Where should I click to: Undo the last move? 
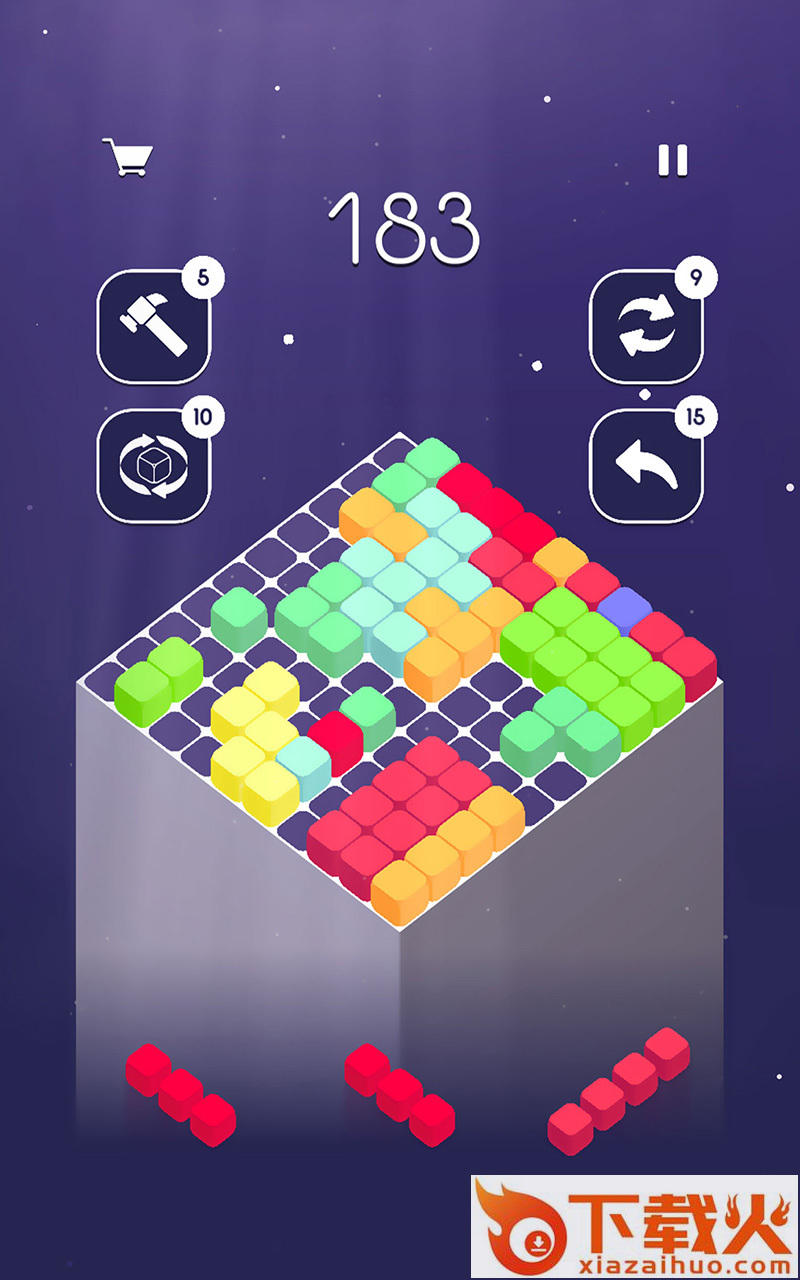[x=645, y=465]
